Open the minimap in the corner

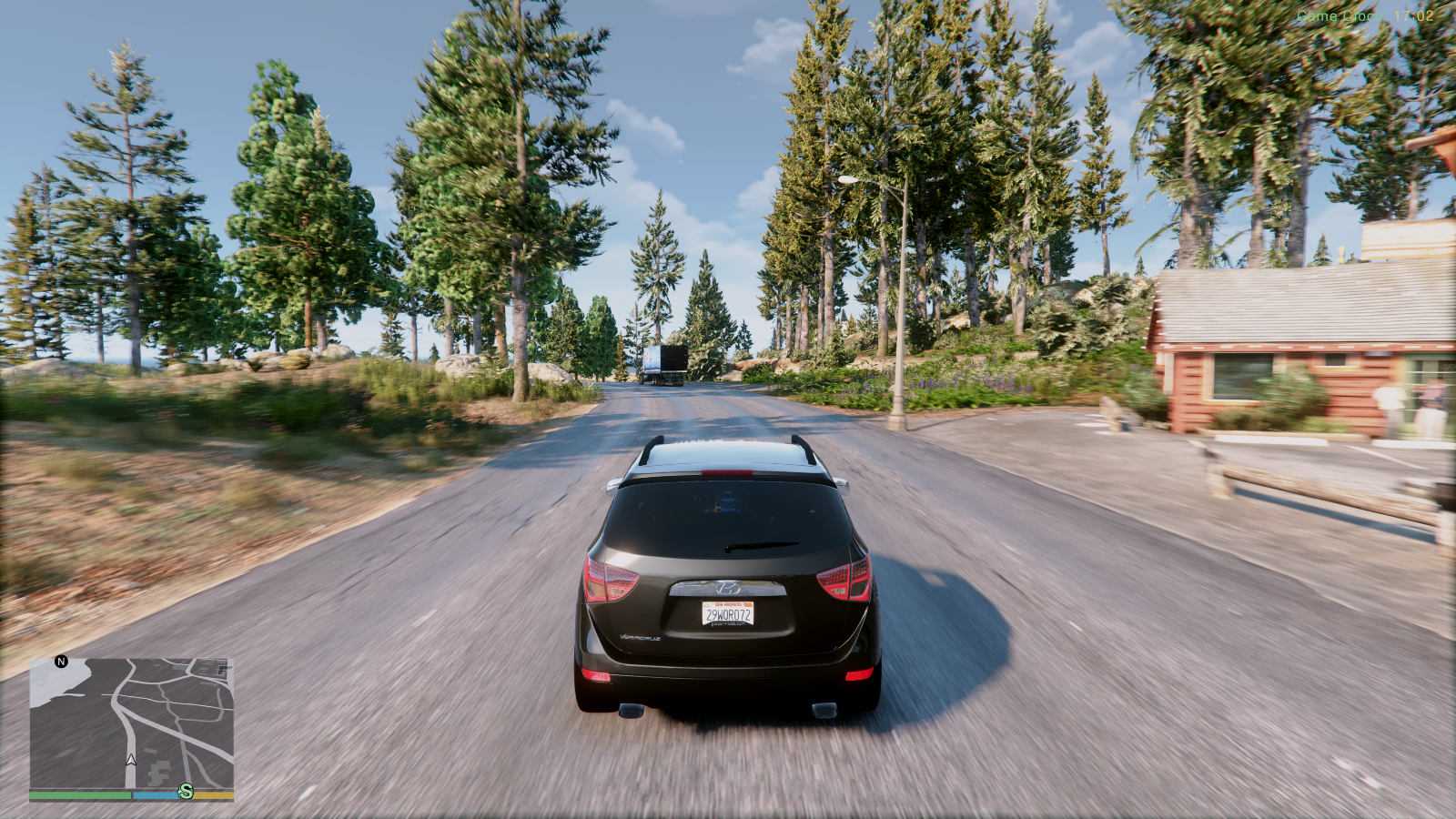pos(132,723)
